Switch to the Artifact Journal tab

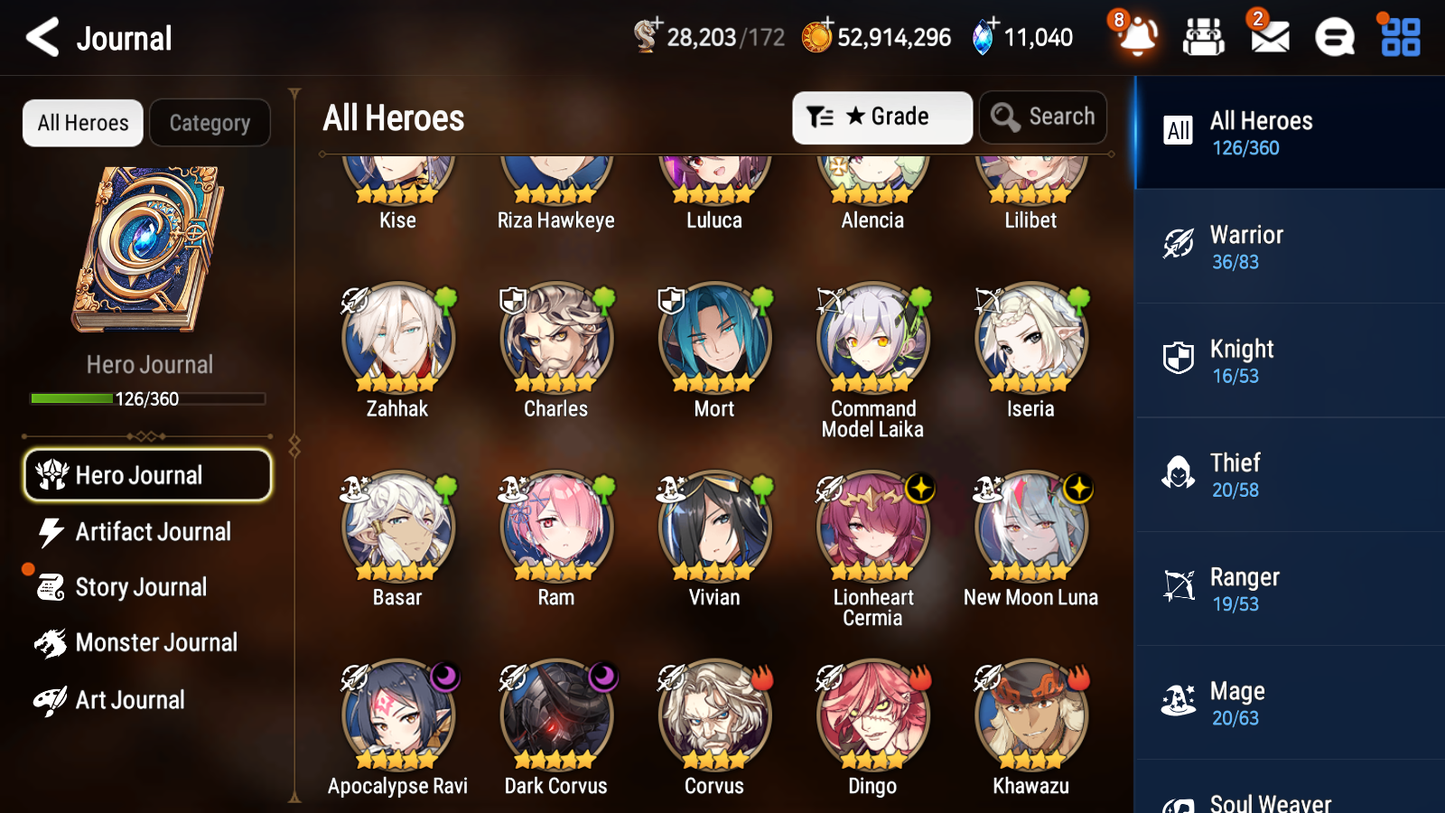point(152,532)
